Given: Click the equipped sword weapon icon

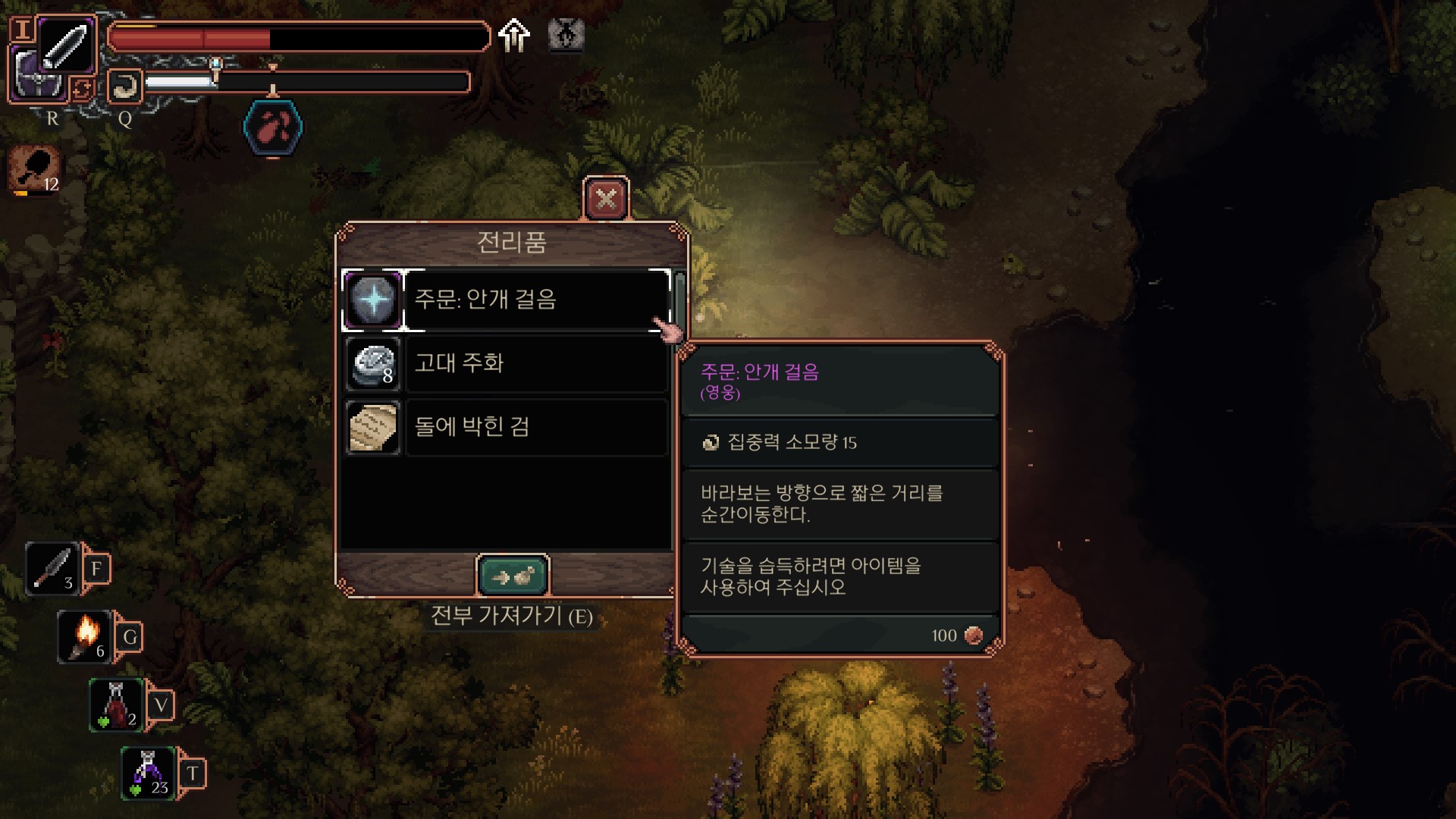Looking at the screenshot, I should point(66,44).
